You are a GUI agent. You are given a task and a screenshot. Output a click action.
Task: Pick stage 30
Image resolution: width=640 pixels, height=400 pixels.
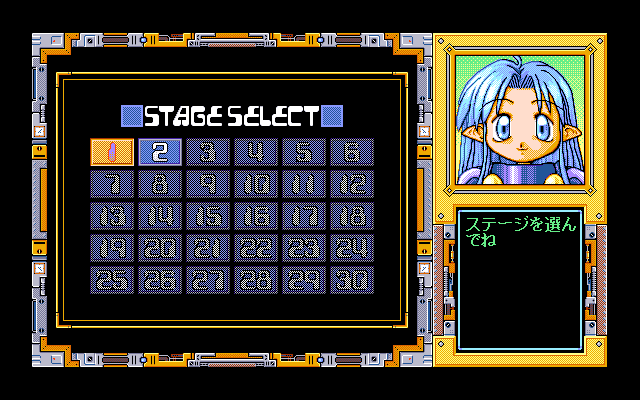[x=351, y=280]
